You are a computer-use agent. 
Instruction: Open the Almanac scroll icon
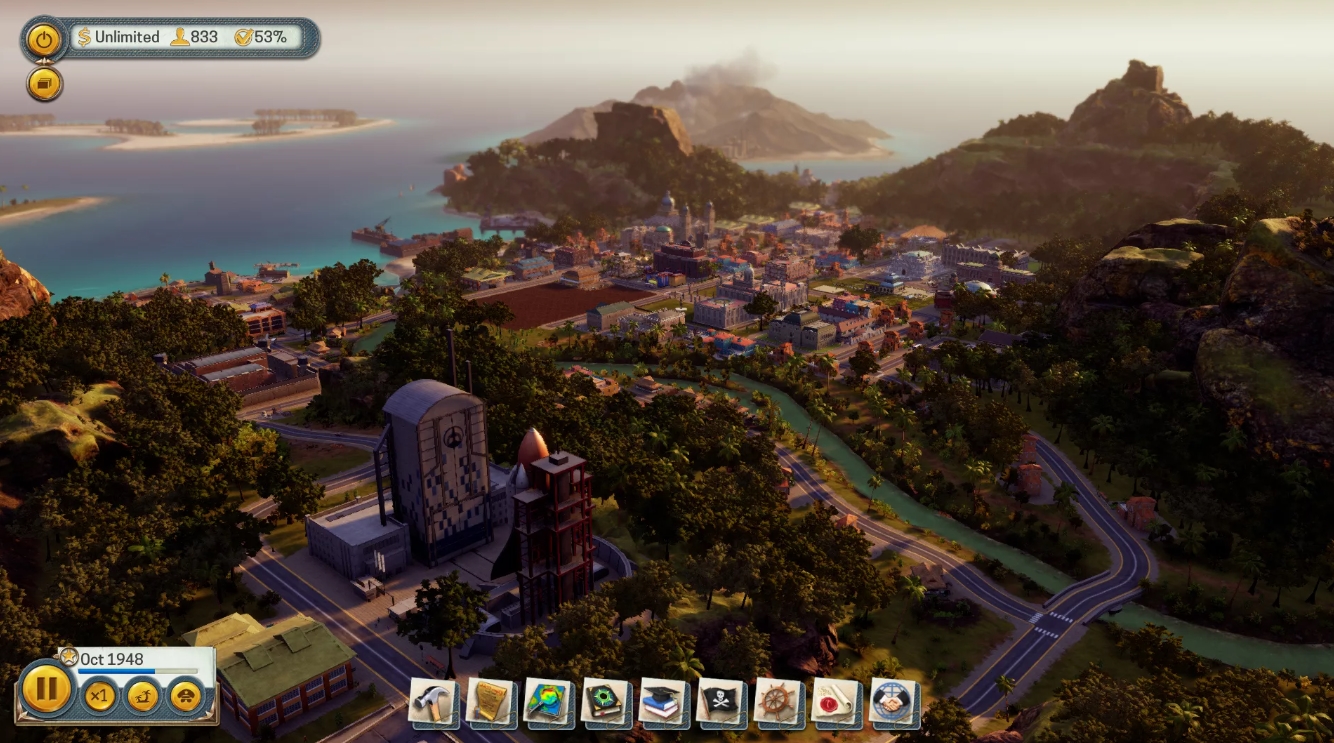tap(489, 704)
